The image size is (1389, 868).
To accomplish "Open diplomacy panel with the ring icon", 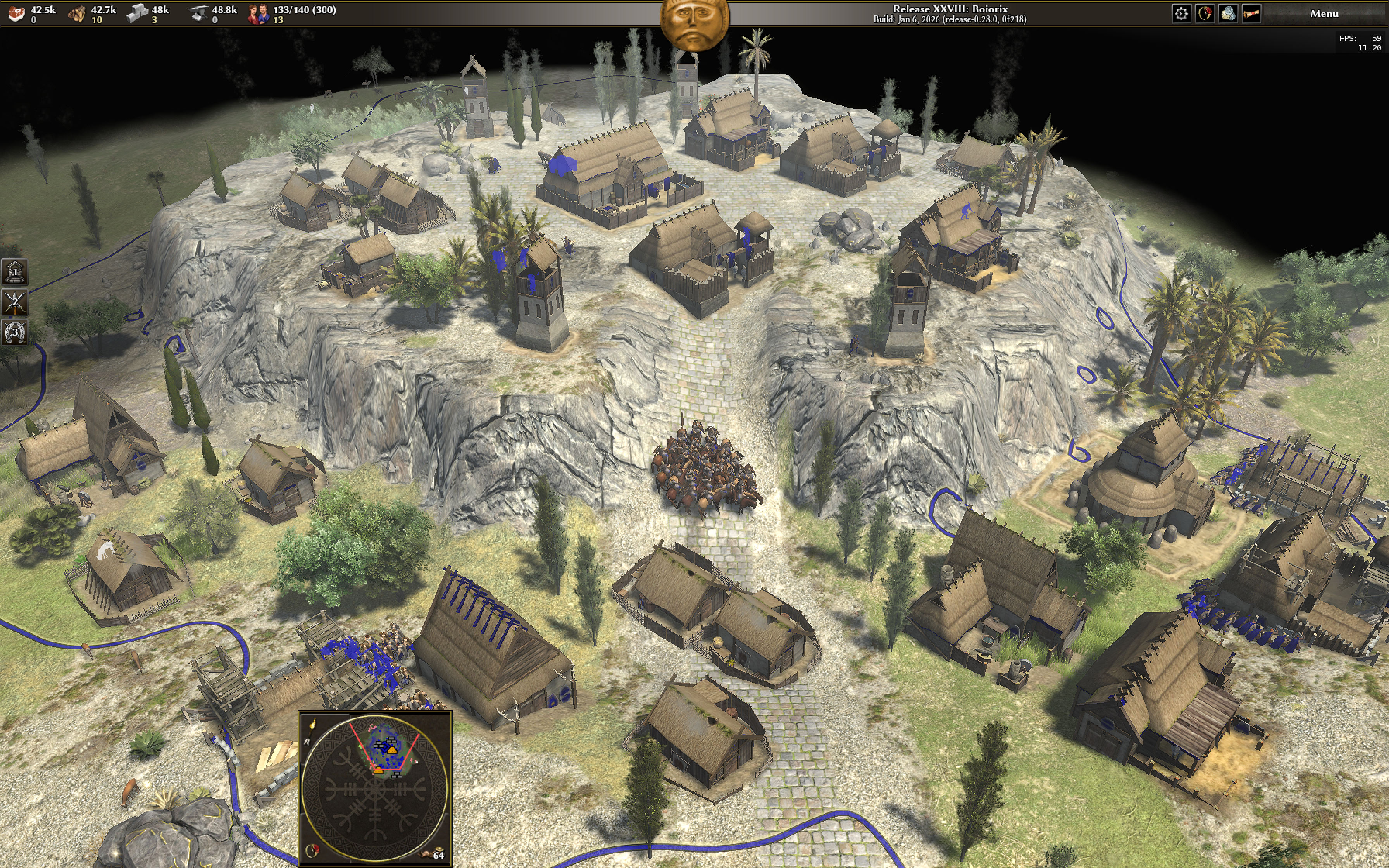I will coord(1204,14).
